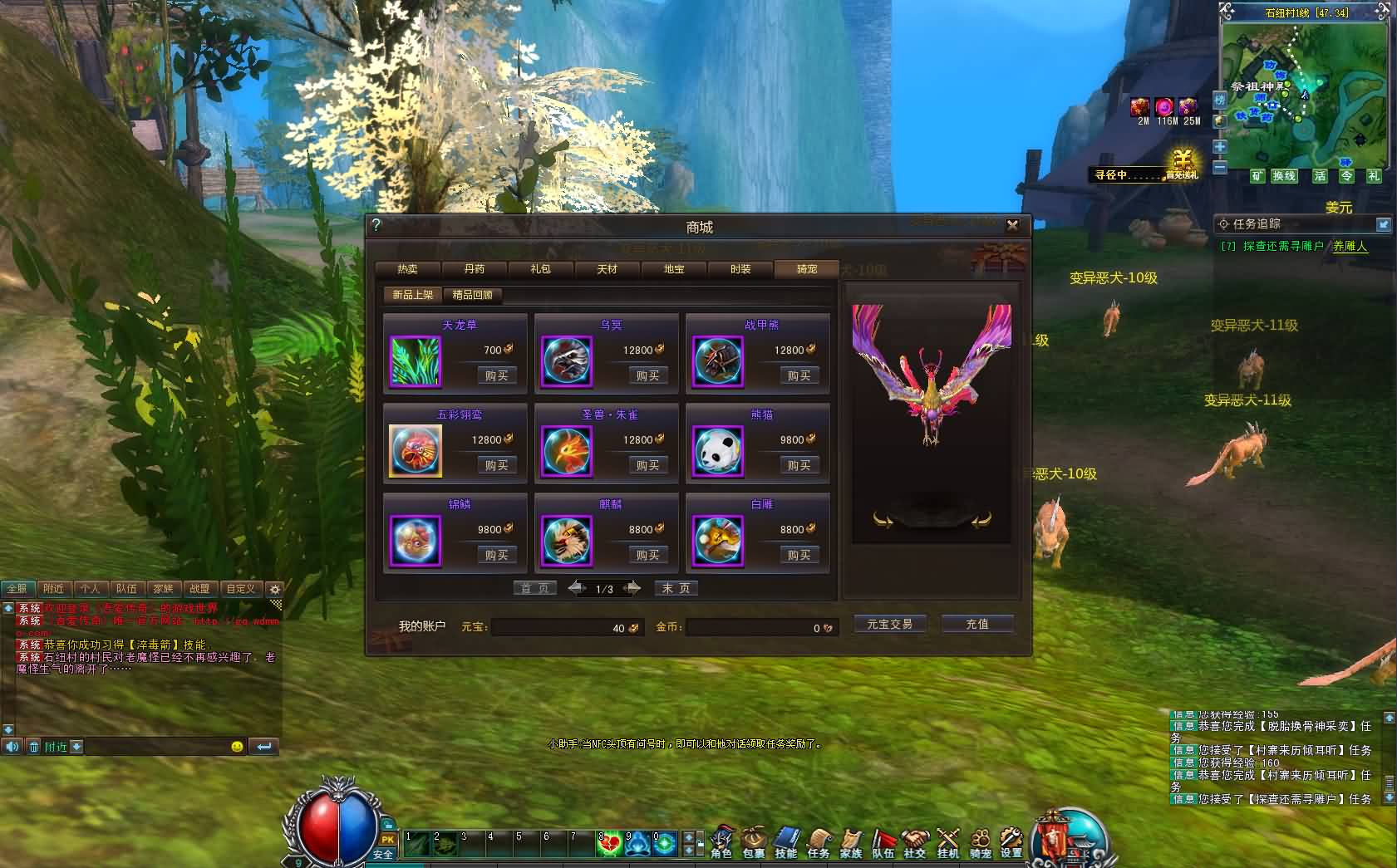Screen dimensions: 1397x868
Task: Open the 设置 settings menu
Action: point(1011,841)
